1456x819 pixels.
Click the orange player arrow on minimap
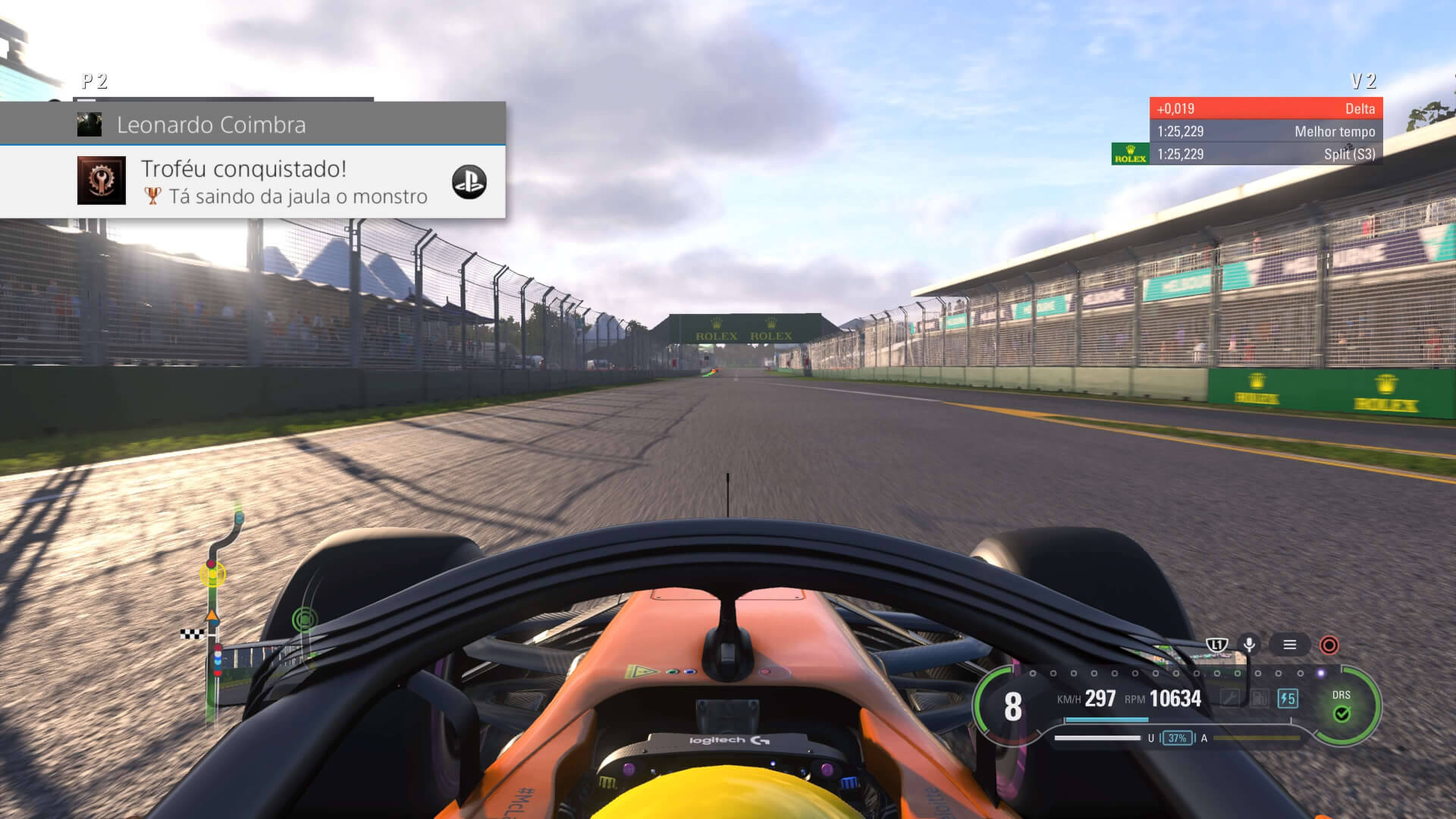pyautogui.click(x=212, y=616)
